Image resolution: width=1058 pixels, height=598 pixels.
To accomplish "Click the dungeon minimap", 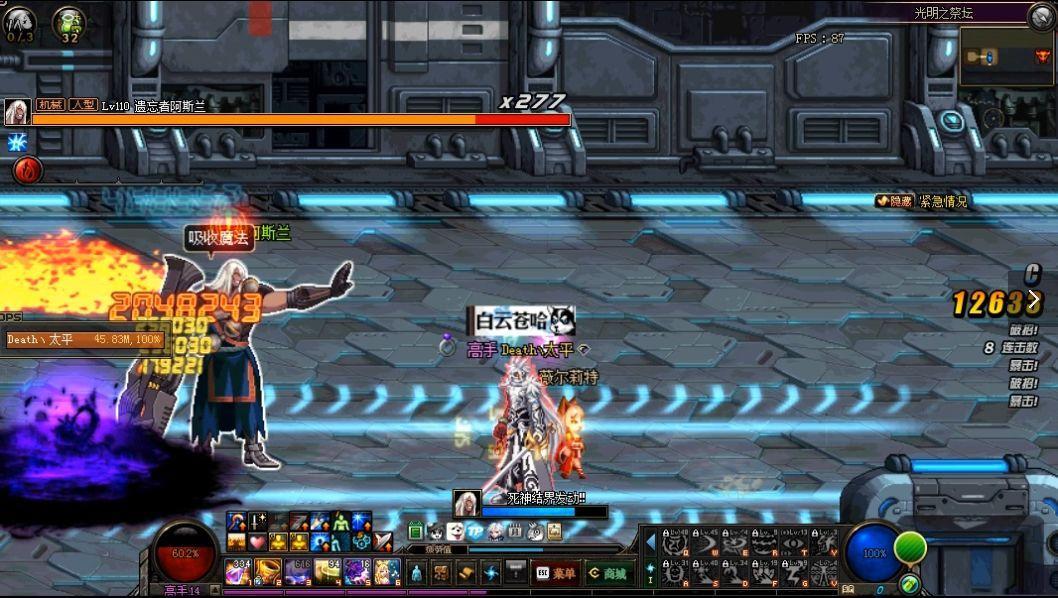I will pyautogui.click(x=1005, y=57).
